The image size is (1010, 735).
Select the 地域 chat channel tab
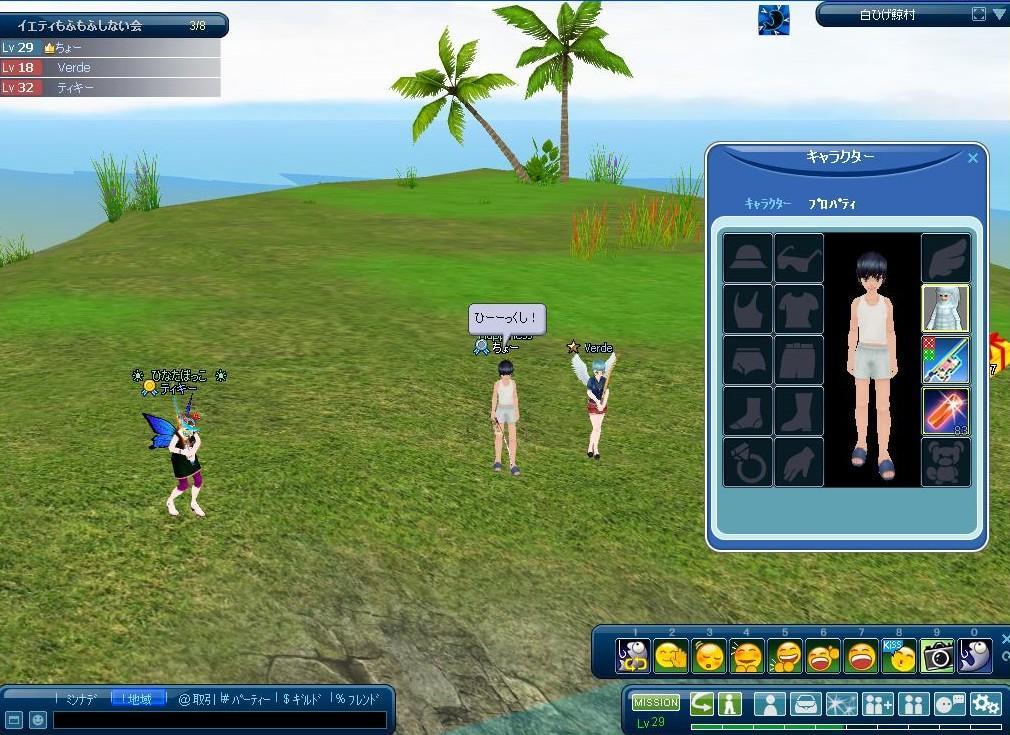139,699
